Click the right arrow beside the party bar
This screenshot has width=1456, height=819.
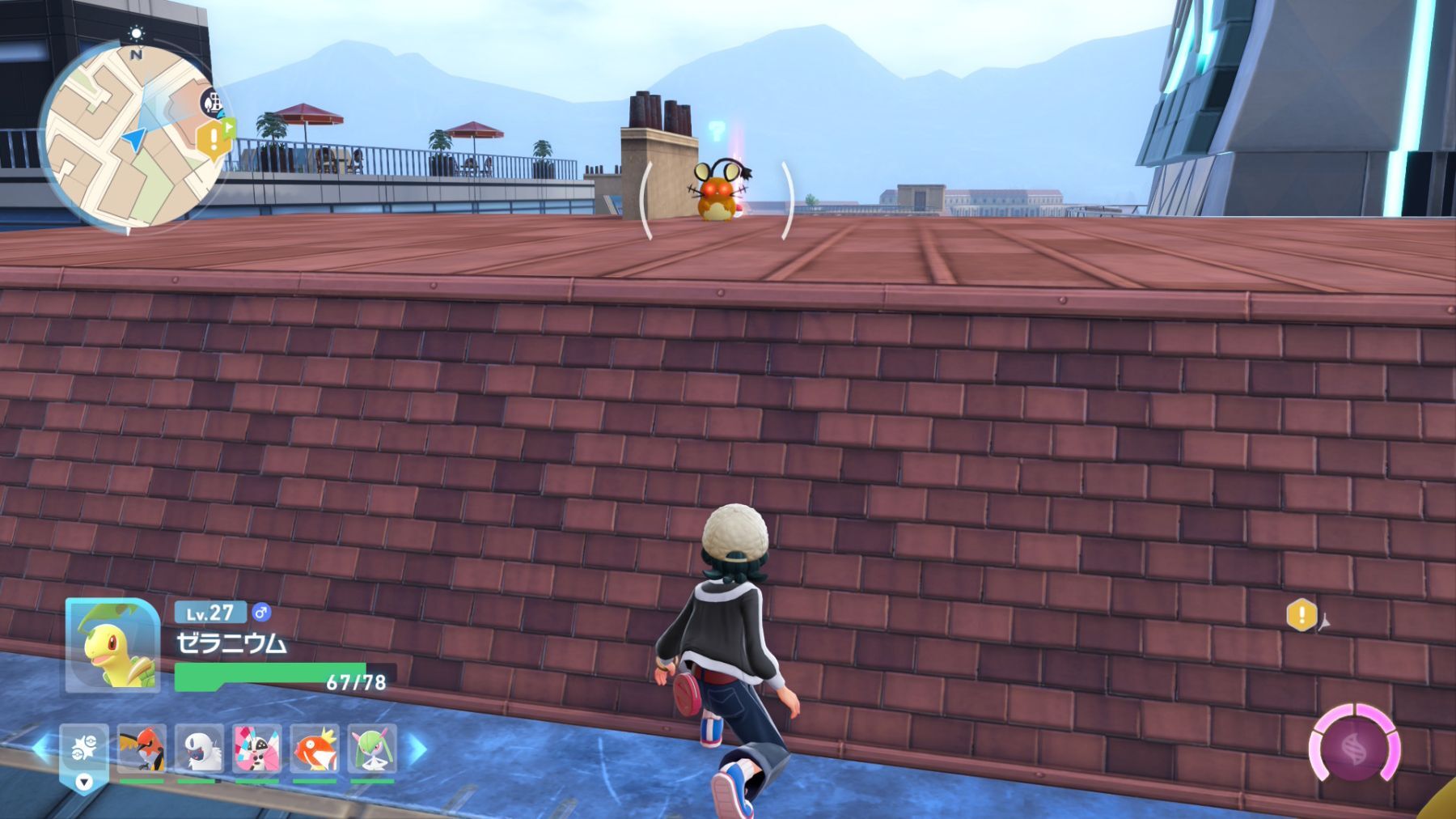pos(417,750)
